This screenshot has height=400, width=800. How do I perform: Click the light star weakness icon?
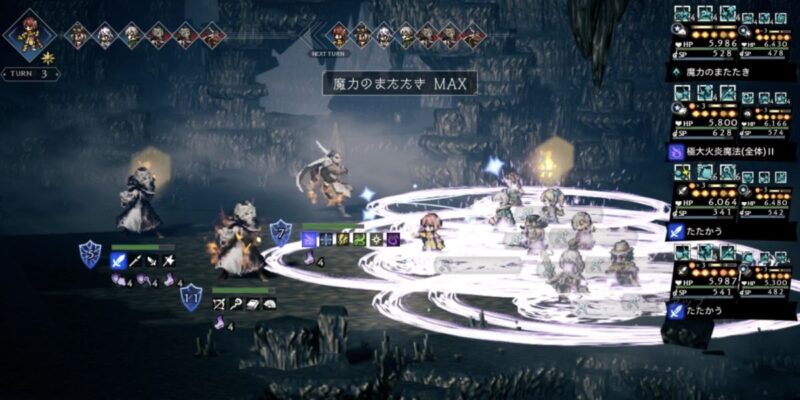click(376, 240)
